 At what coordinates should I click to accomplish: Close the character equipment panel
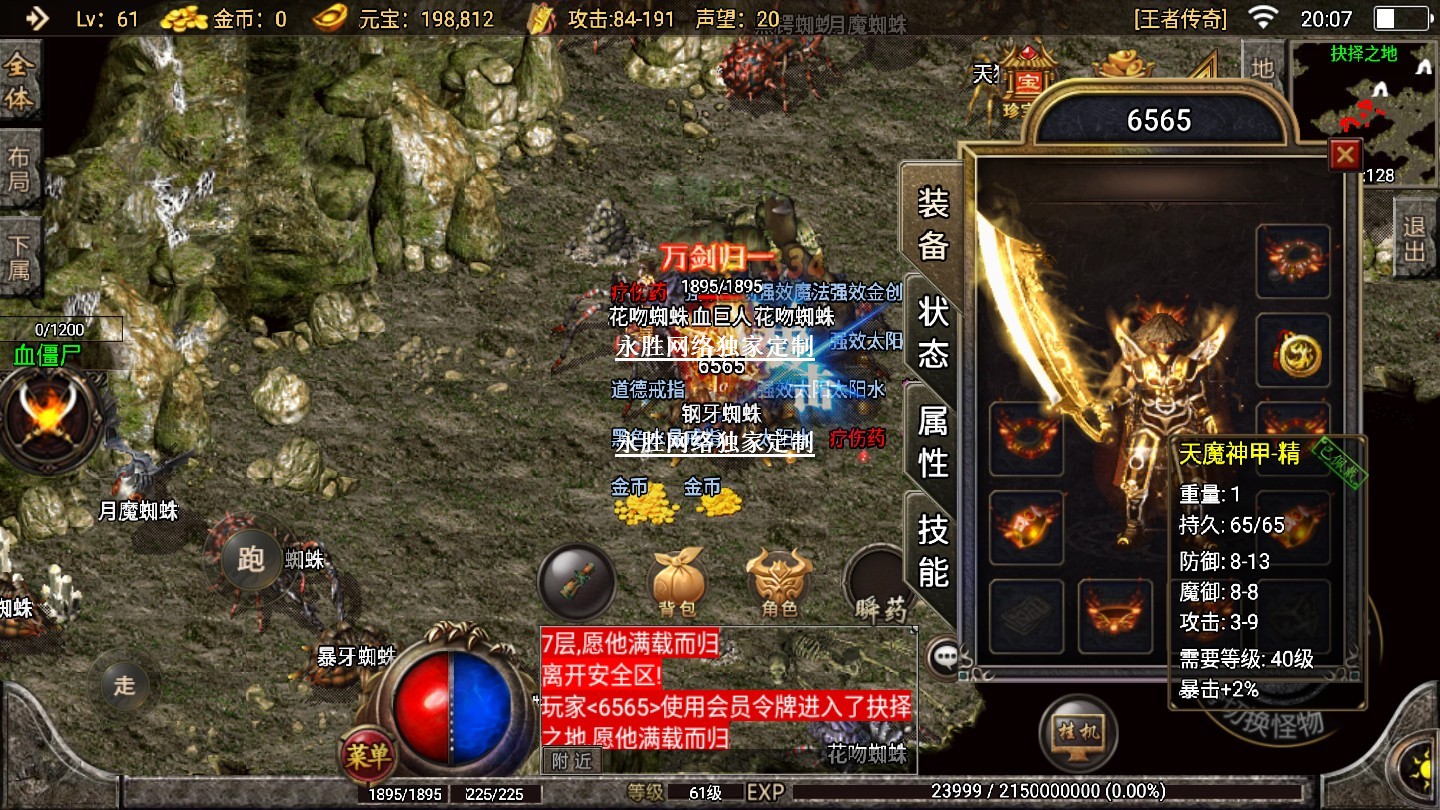(x=1345, y=155)
